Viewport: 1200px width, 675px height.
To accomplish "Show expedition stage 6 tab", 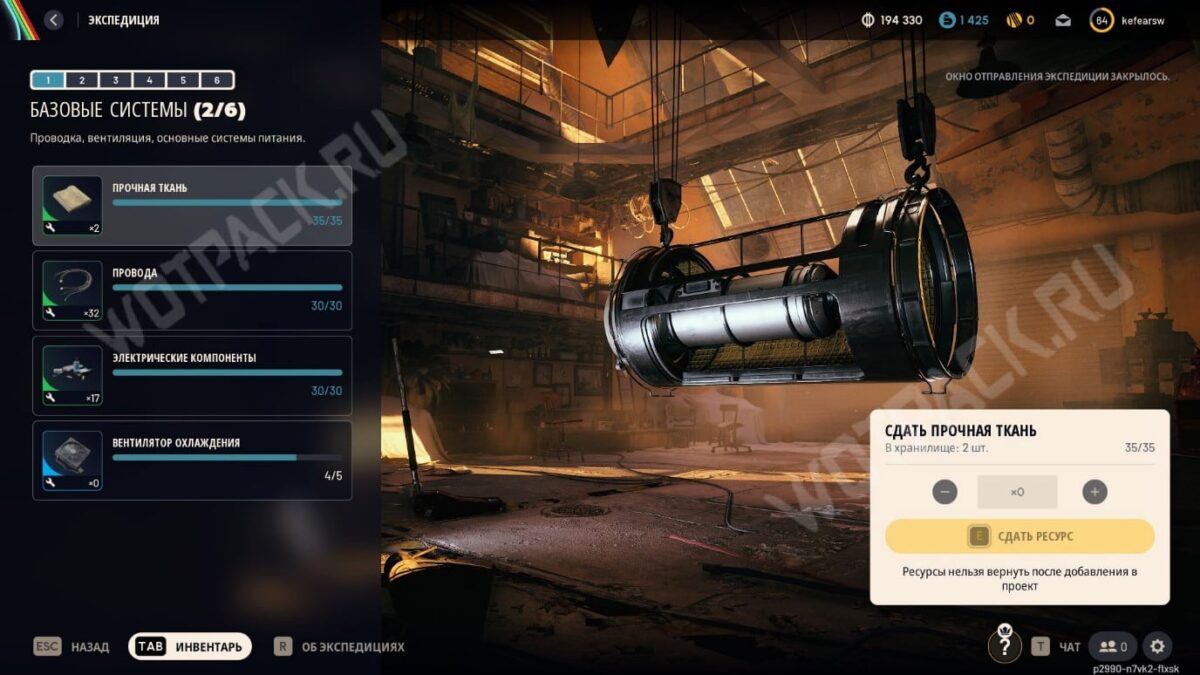I will point(217,80).
